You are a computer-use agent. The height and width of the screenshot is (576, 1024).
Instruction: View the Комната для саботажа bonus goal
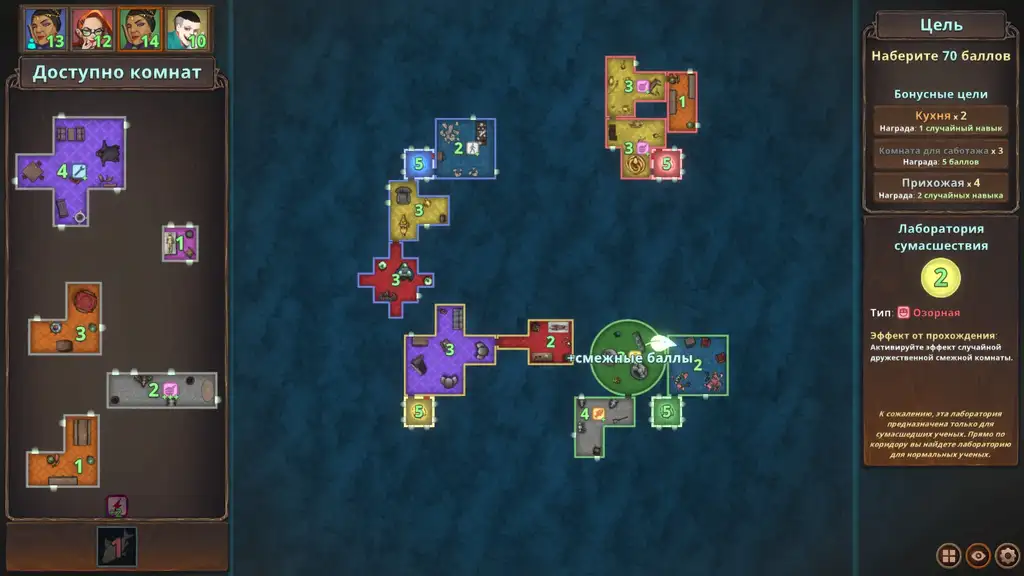pyautogui.click(x=940, y=156)
